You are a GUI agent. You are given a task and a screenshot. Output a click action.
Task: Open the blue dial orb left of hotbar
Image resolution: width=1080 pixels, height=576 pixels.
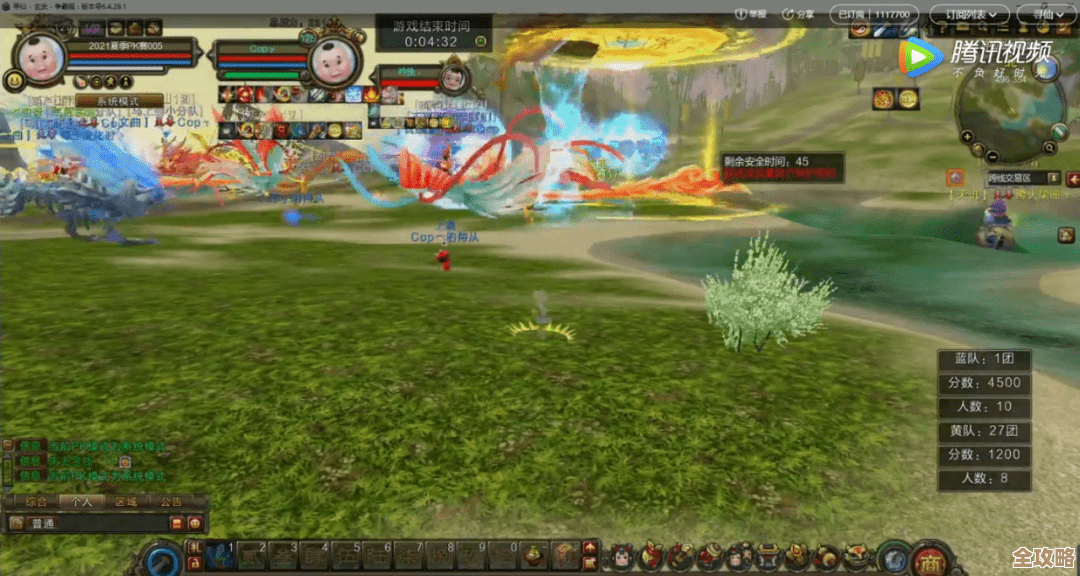coord(161,558)
